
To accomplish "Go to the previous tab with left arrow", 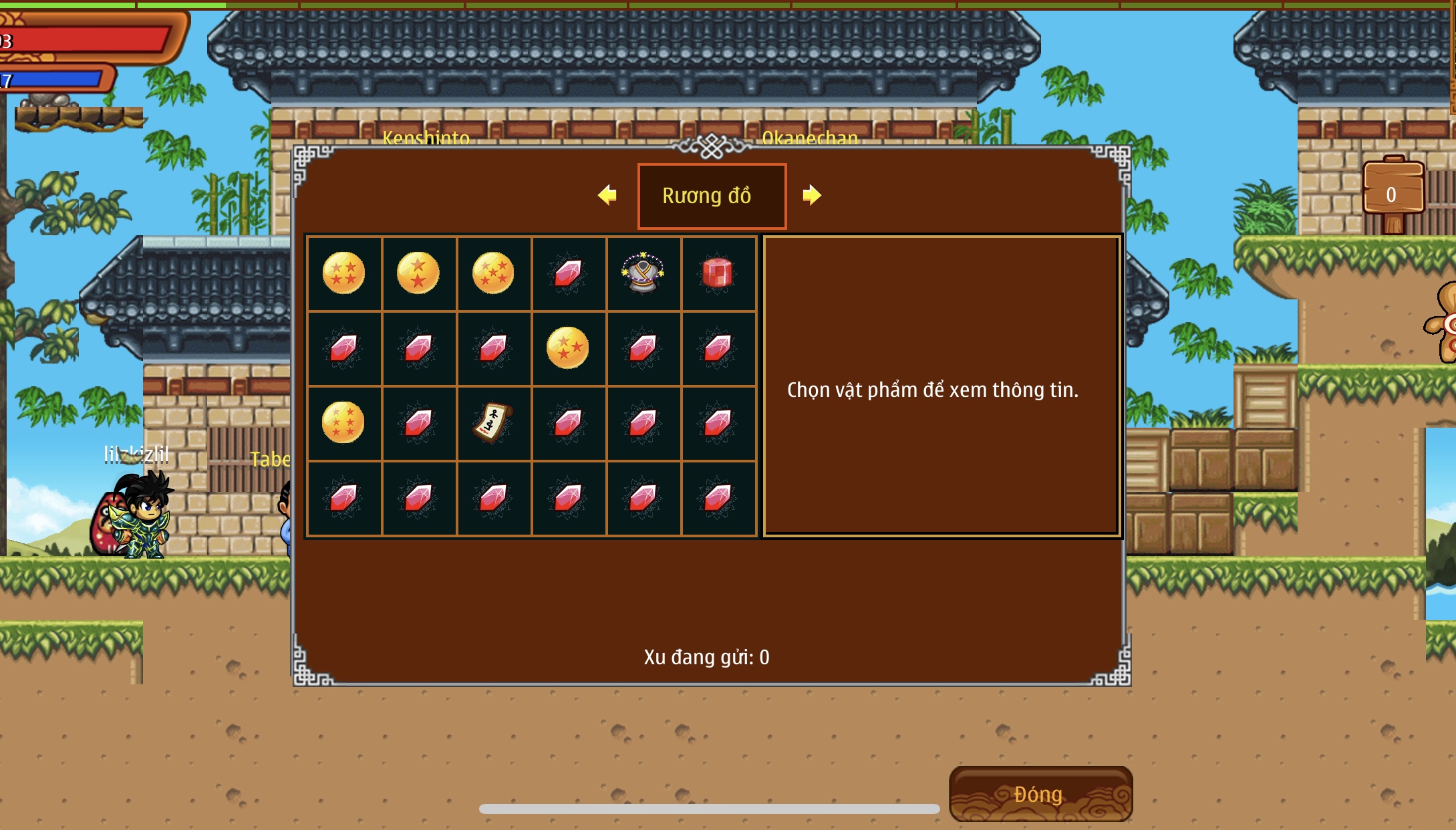I will tap(607, 195).
